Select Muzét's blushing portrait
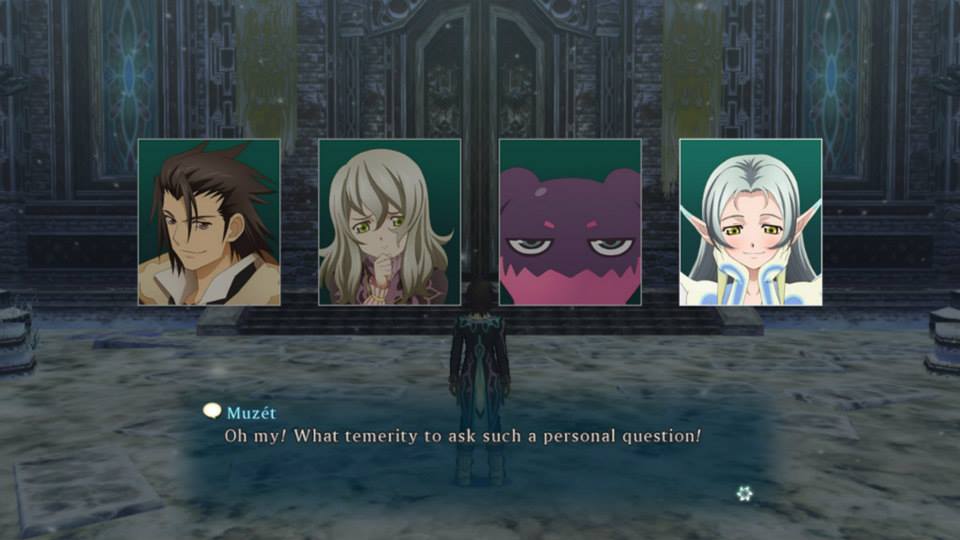 click(750, 222)
